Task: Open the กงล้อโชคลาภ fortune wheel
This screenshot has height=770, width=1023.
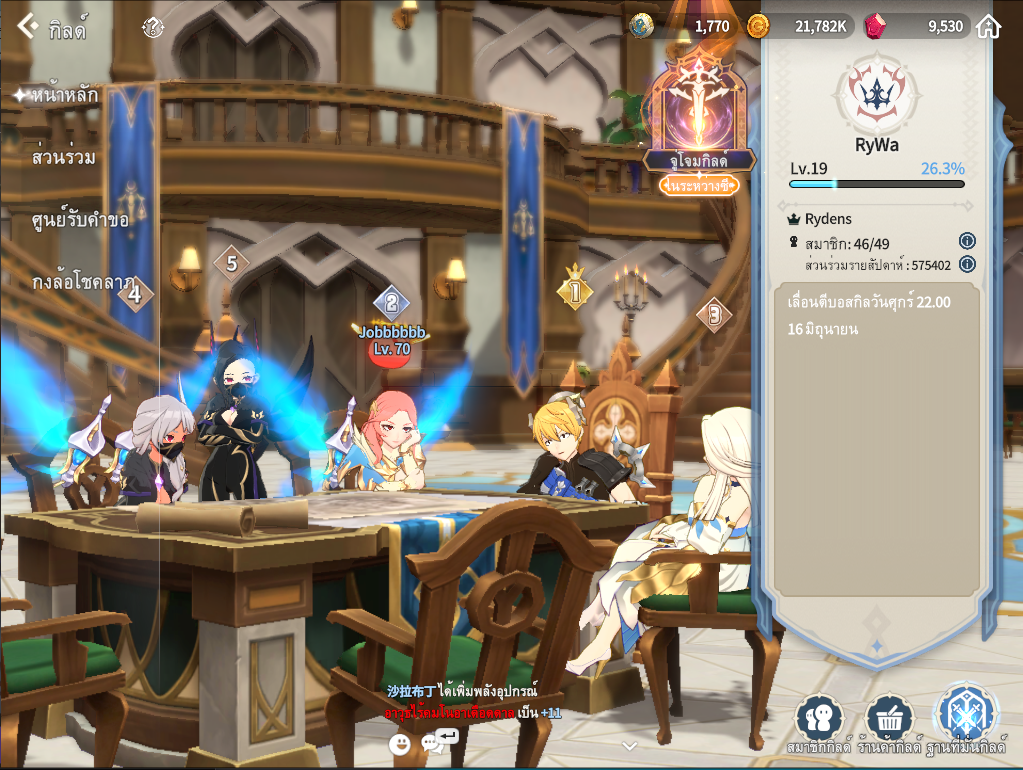Action: click(84, 283)
